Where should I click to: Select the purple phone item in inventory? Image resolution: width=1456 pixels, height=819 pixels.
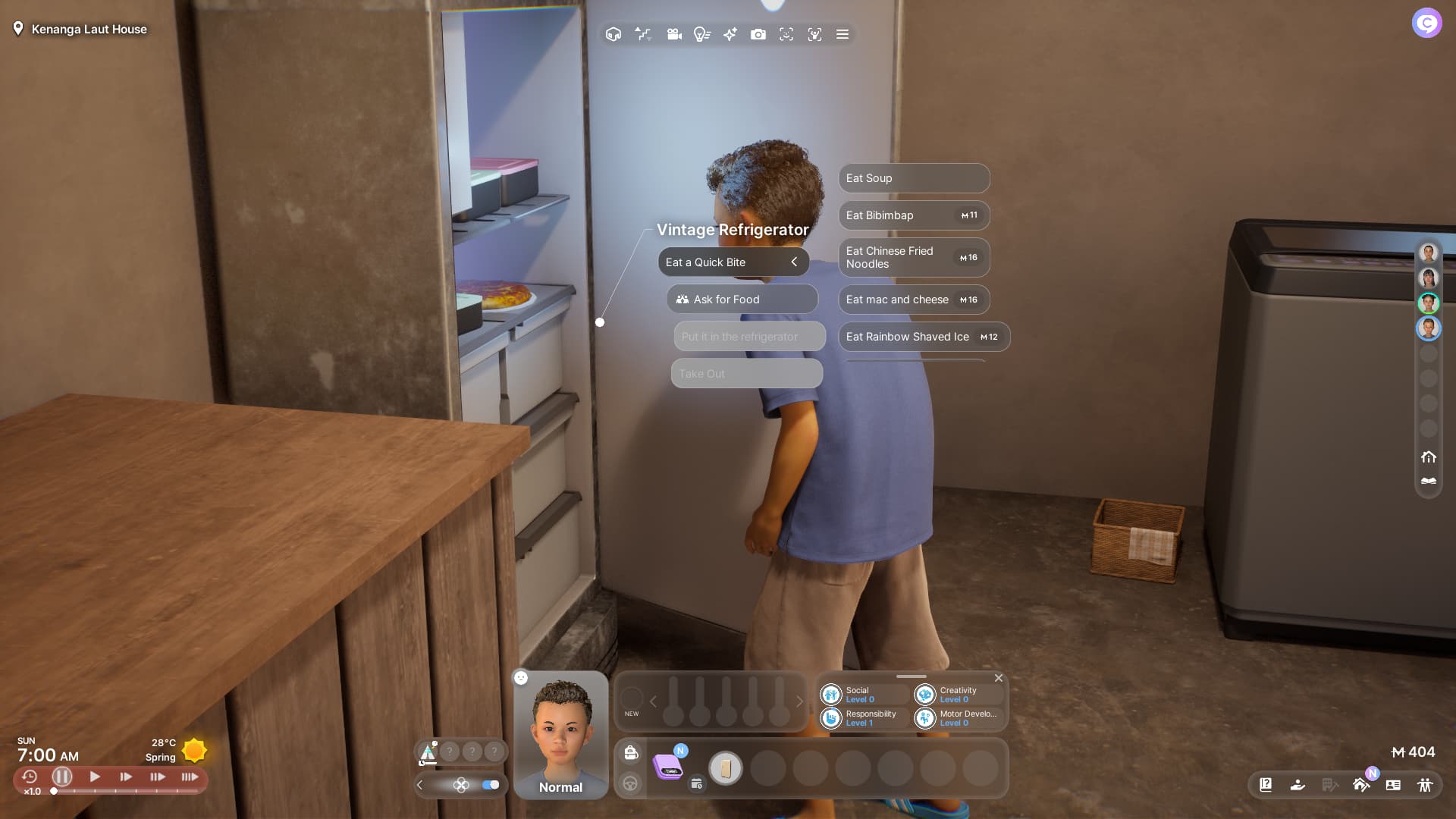[668, 767]
